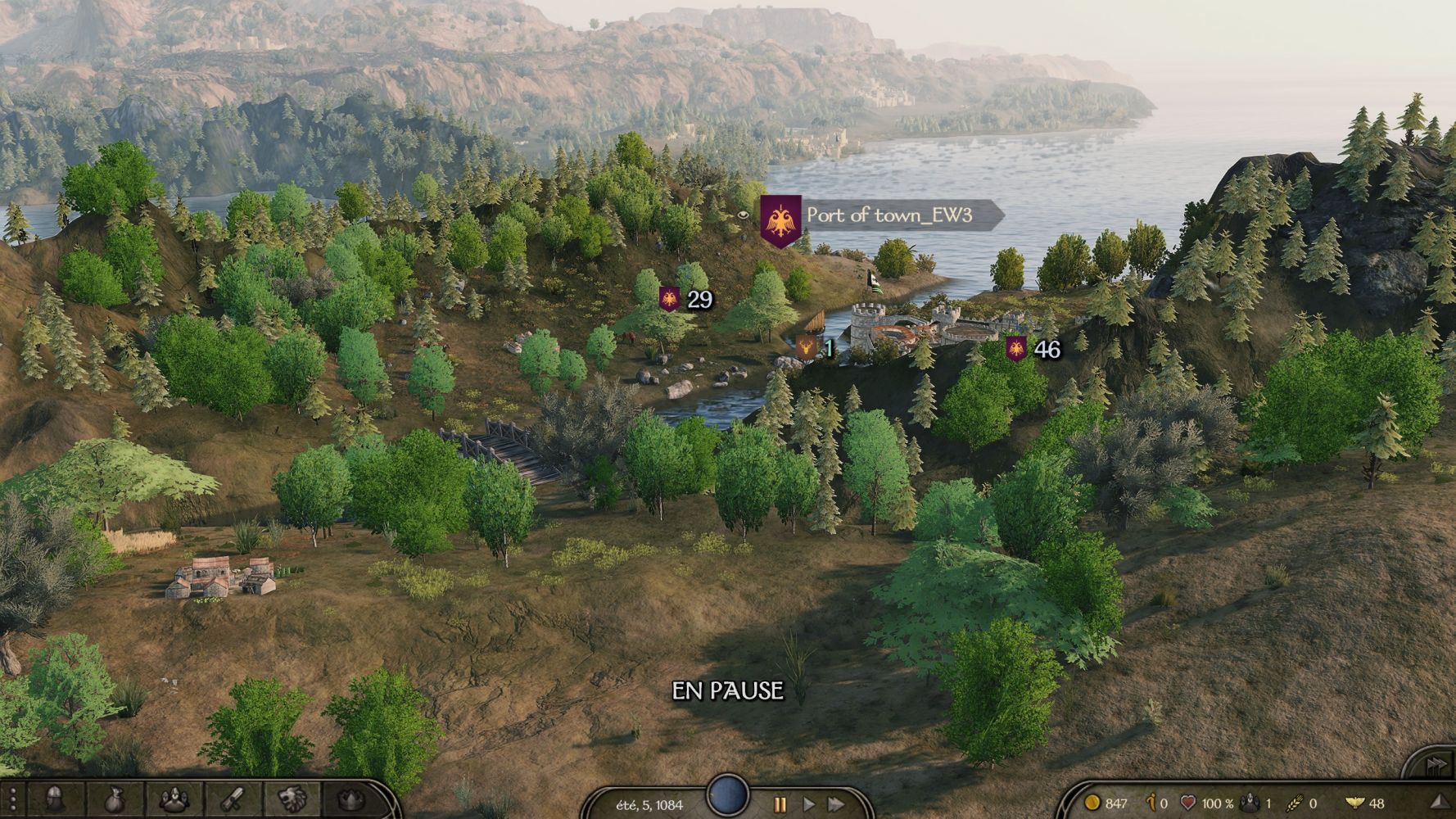This screenshot has width=1456, height=819.
Task: Select the party marker with 46 troops
Action: pyautogui.click(x=1016, y=349)
